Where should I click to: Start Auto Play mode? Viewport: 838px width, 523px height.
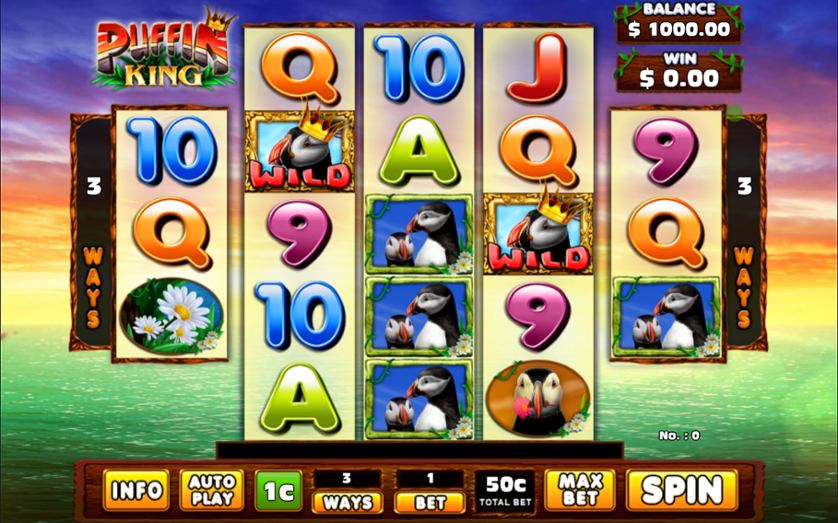click(212, 490)
